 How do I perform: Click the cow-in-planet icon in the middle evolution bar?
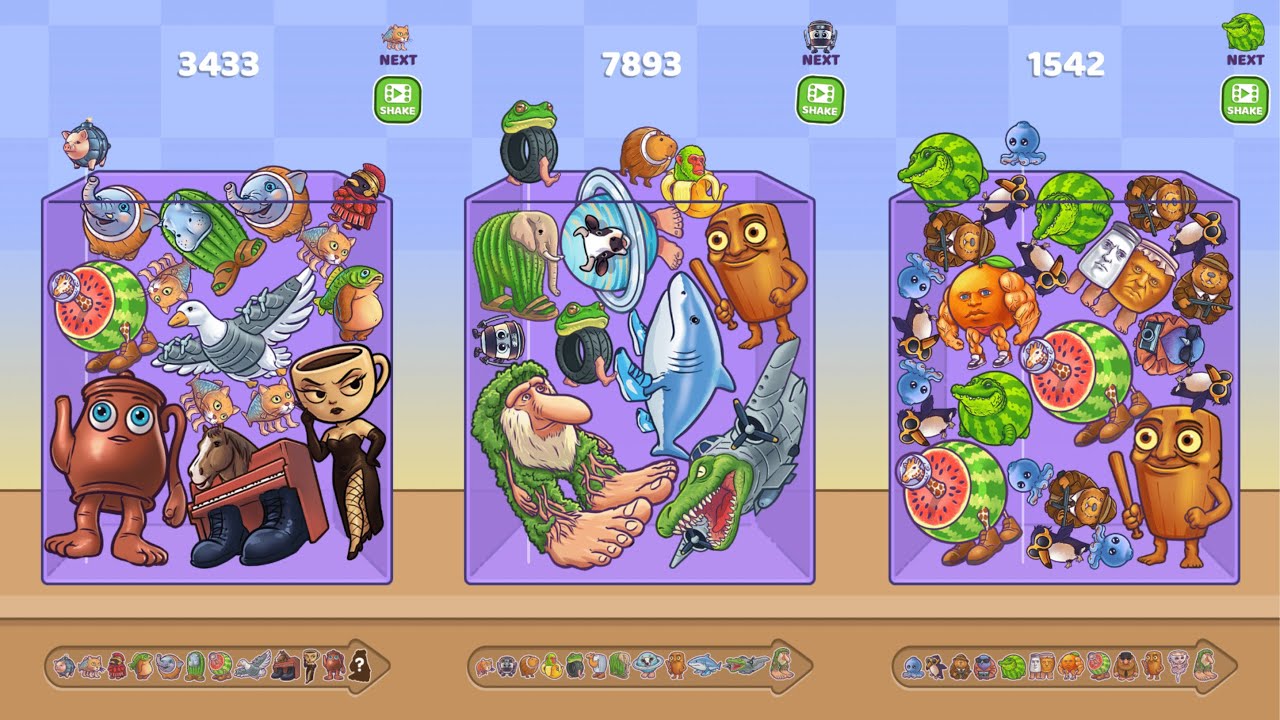point(648,666)
